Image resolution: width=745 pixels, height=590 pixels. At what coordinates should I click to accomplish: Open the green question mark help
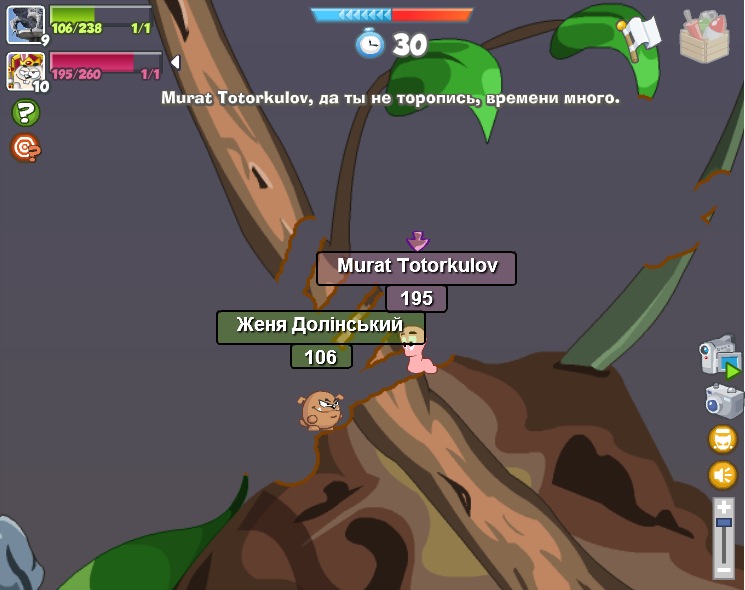coord(25,113)
